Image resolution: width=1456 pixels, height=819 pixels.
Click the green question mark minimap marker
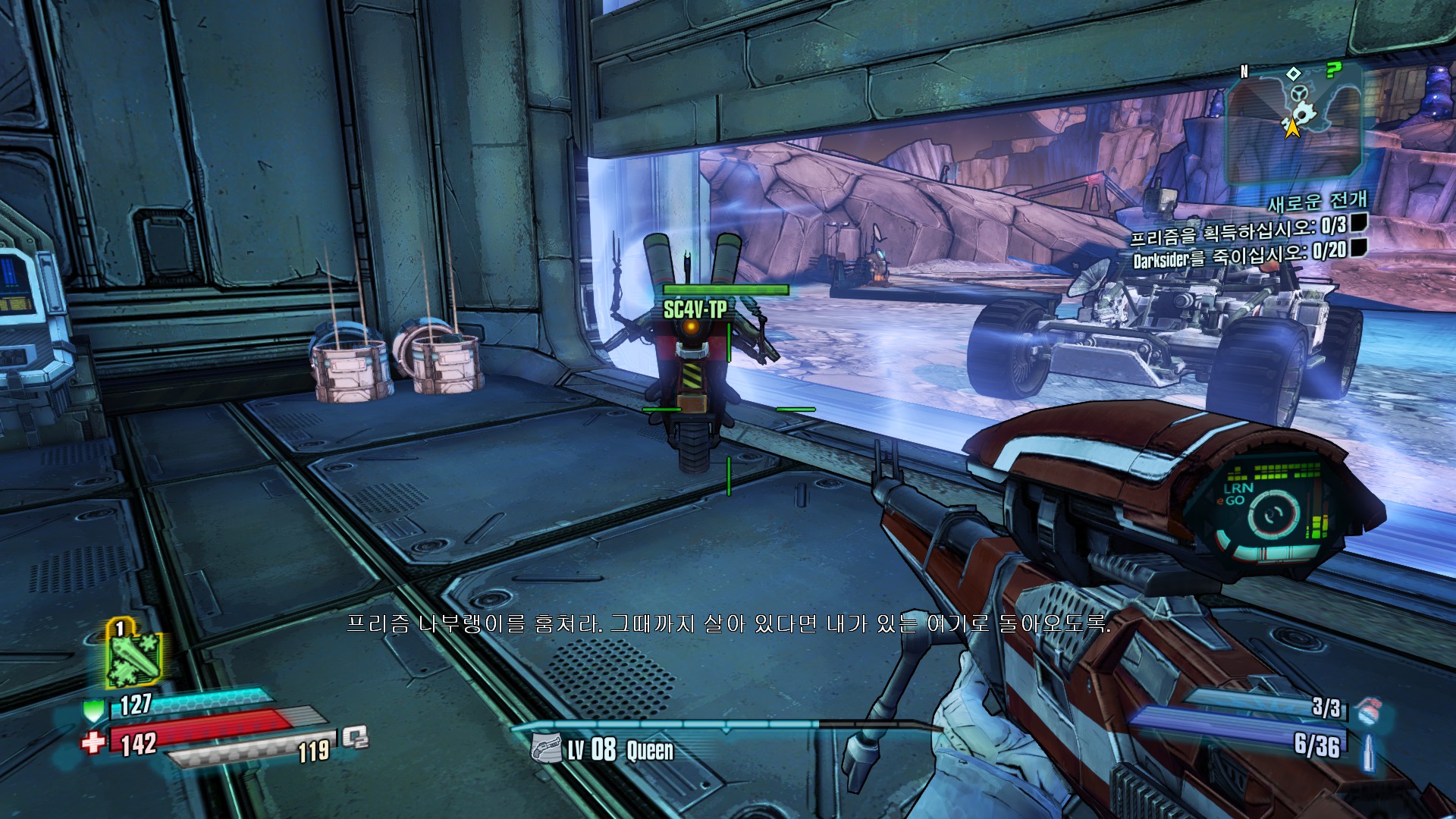pyautogui.click(x=1332, y=71)
